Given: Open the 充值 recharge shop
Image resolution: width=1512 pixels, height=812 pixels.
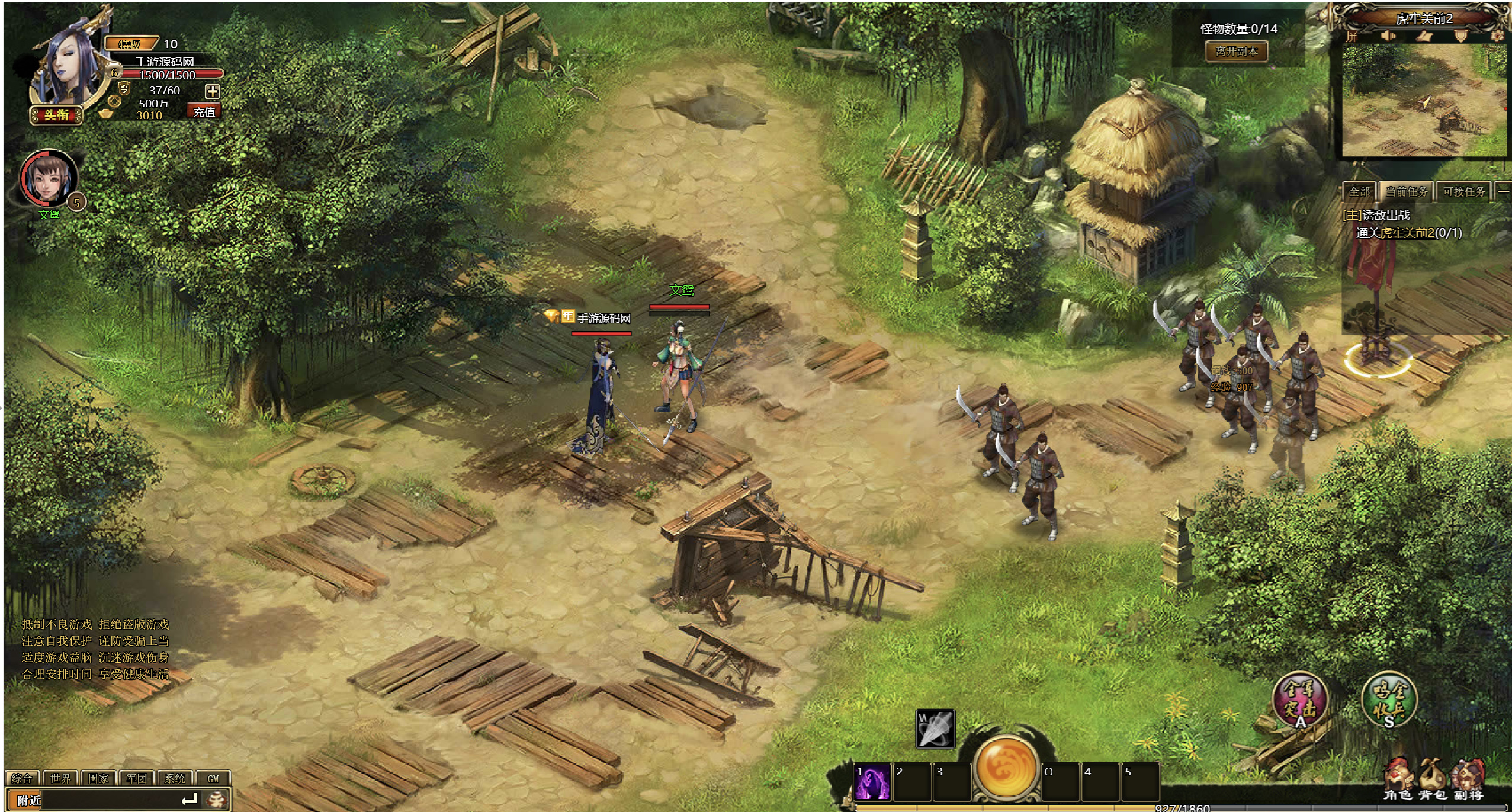Looking at the screenshot, I should click(204, 111).
